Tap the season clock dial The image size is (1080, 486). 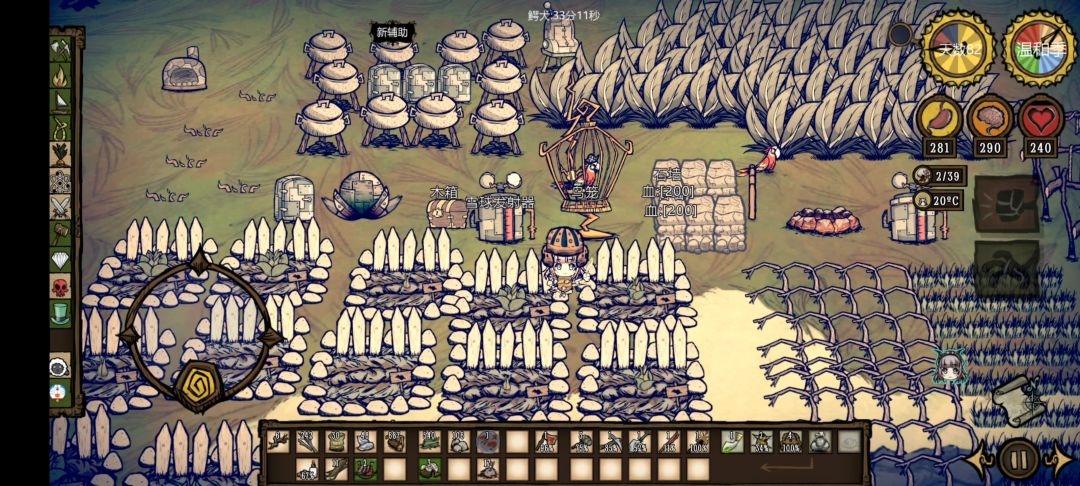click(x=1039, y=49)
